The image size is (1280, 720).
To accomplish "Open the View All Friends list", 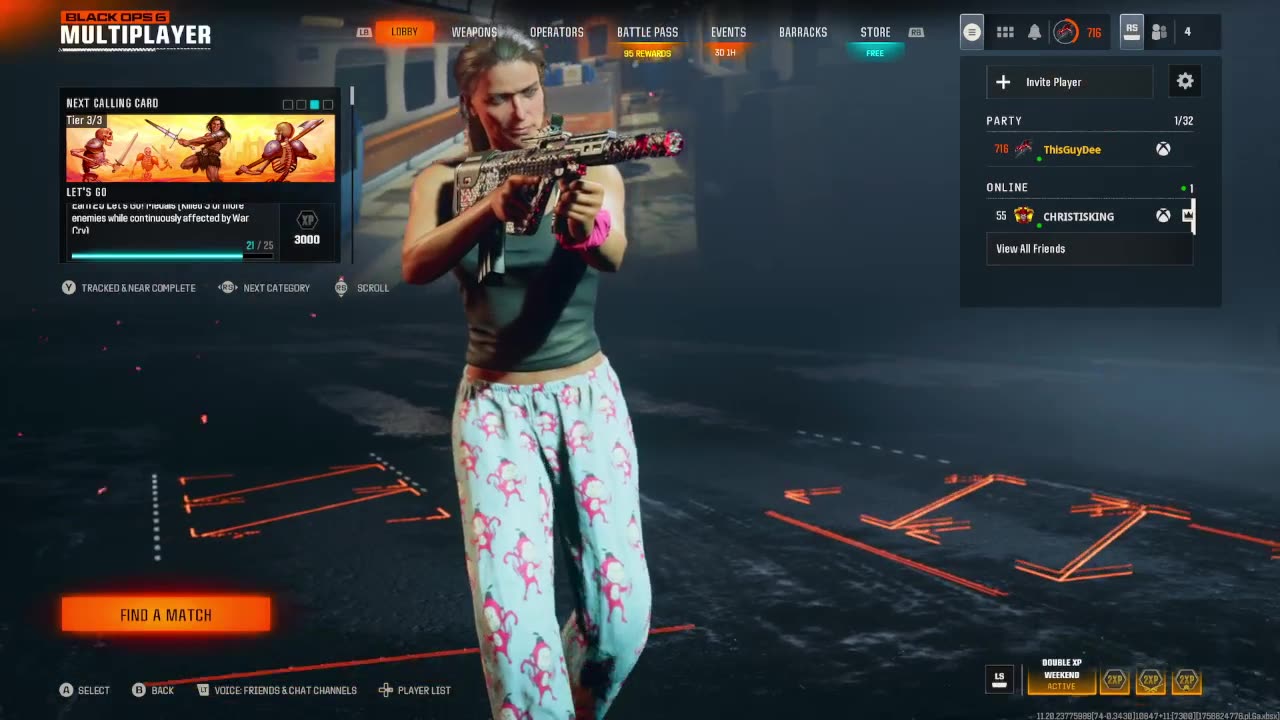I will click(x=1030, y=249).
